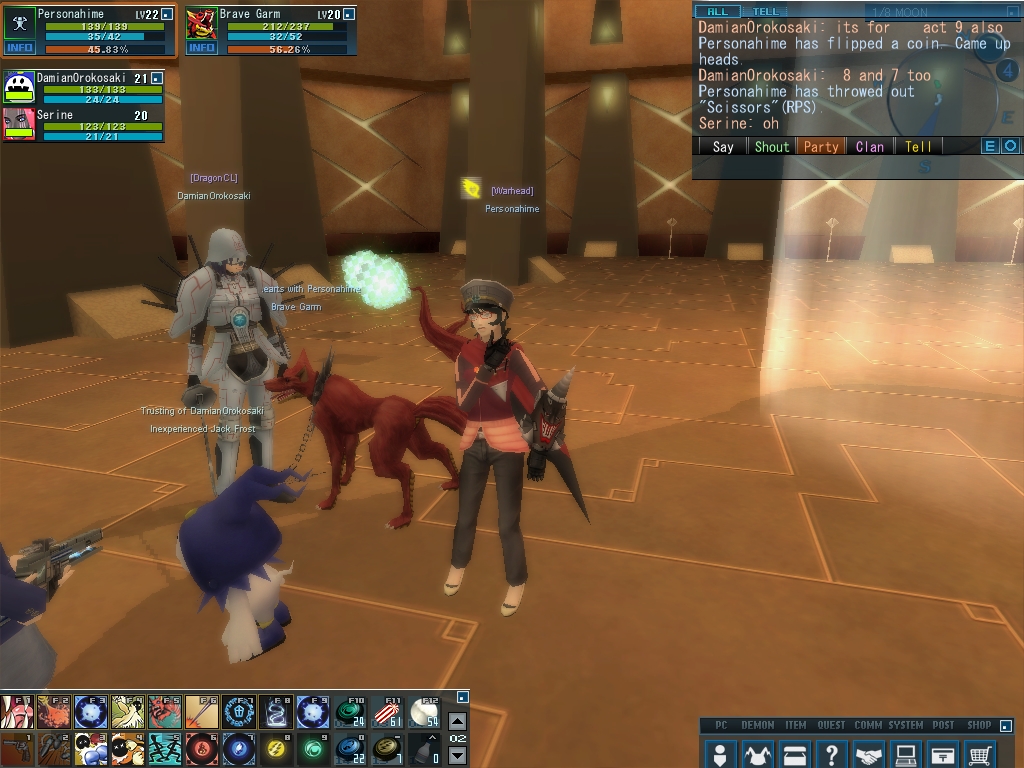The width and height of the screenshot is (1024, 768).
Task: Switch chat channel to Party
Action: click(x=821, y=146)
